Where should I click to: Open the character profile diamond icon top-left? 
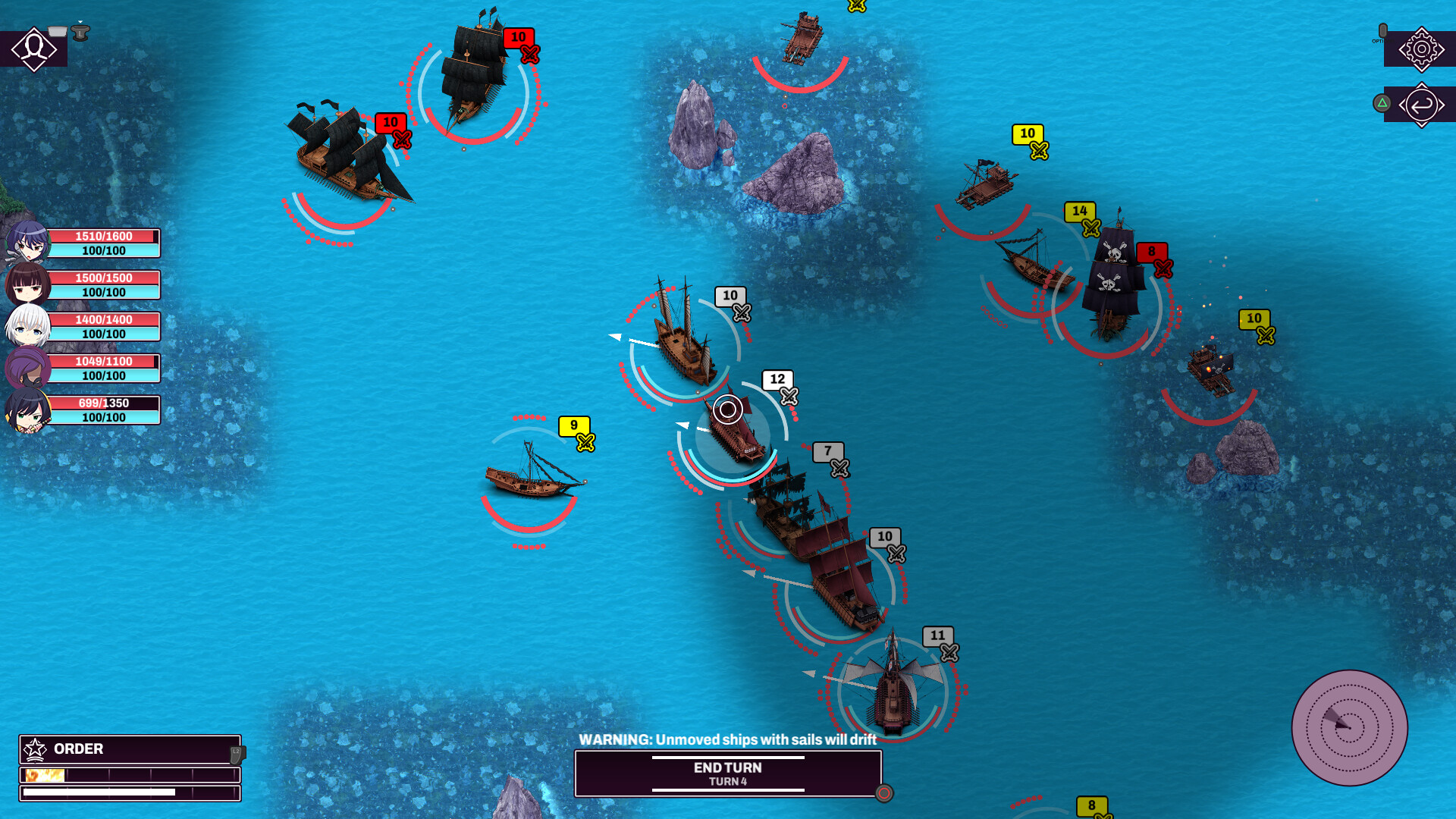[x=33, y=51]
